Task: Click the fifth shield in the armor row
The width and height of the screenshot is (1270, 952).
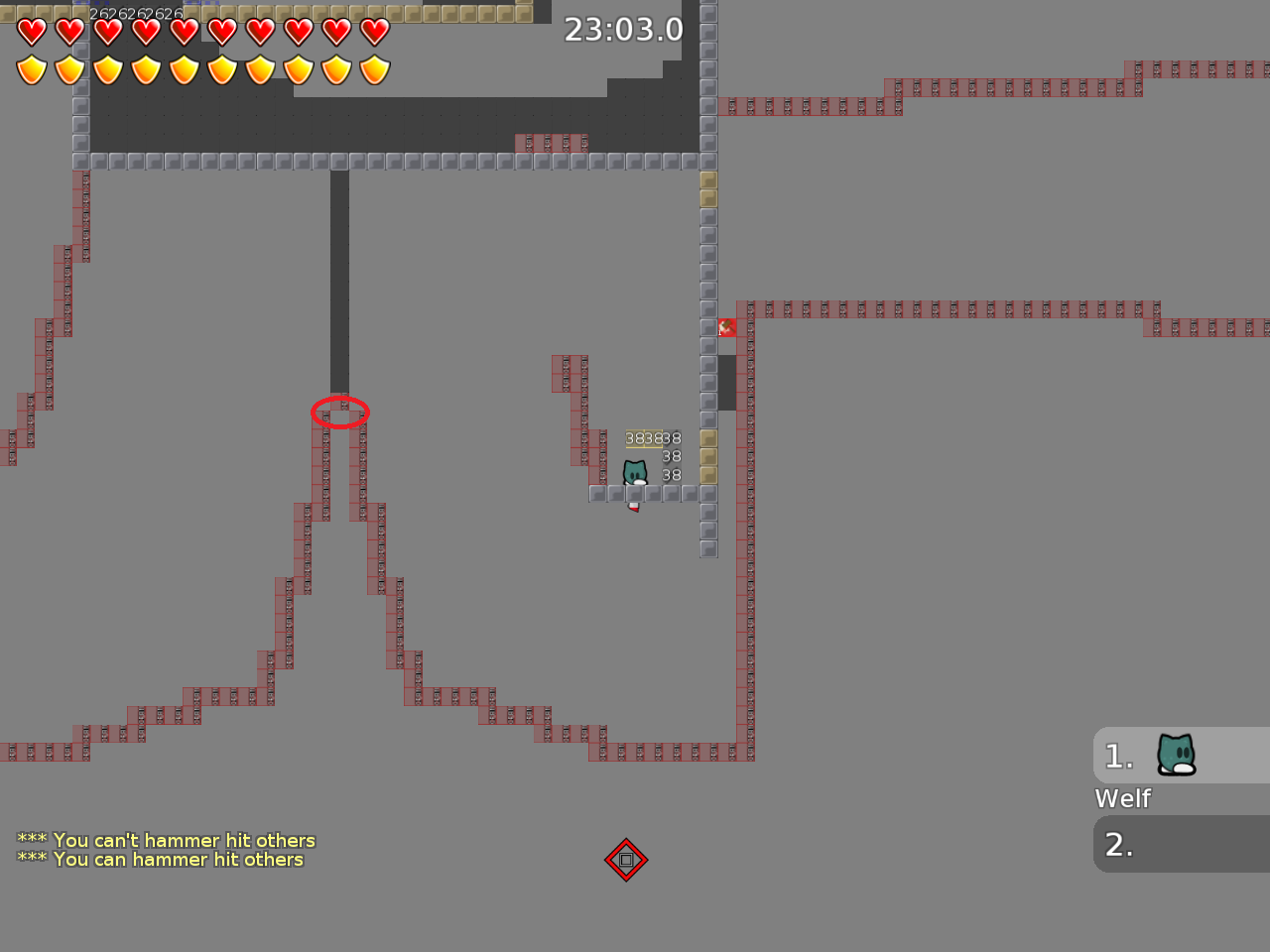Action: pyautogui.click(x=185, y=69)
